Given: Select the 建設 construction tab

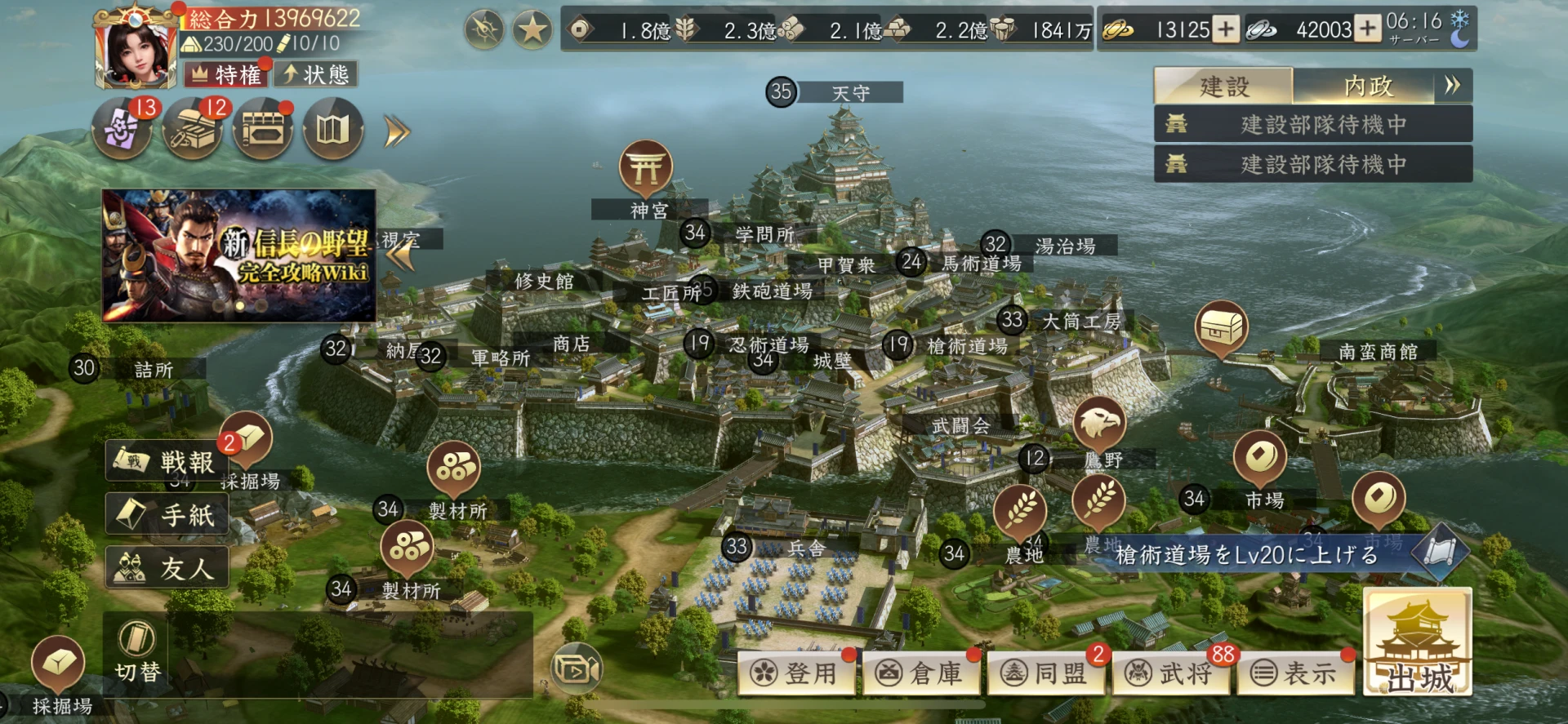Looking at the screenshot, I should click(x=1223, y=86).
